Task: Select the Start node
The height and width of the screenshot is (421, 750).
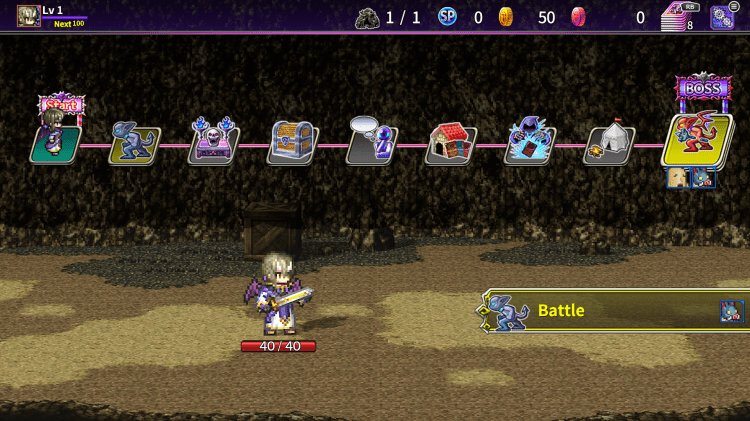Action: 56,142
